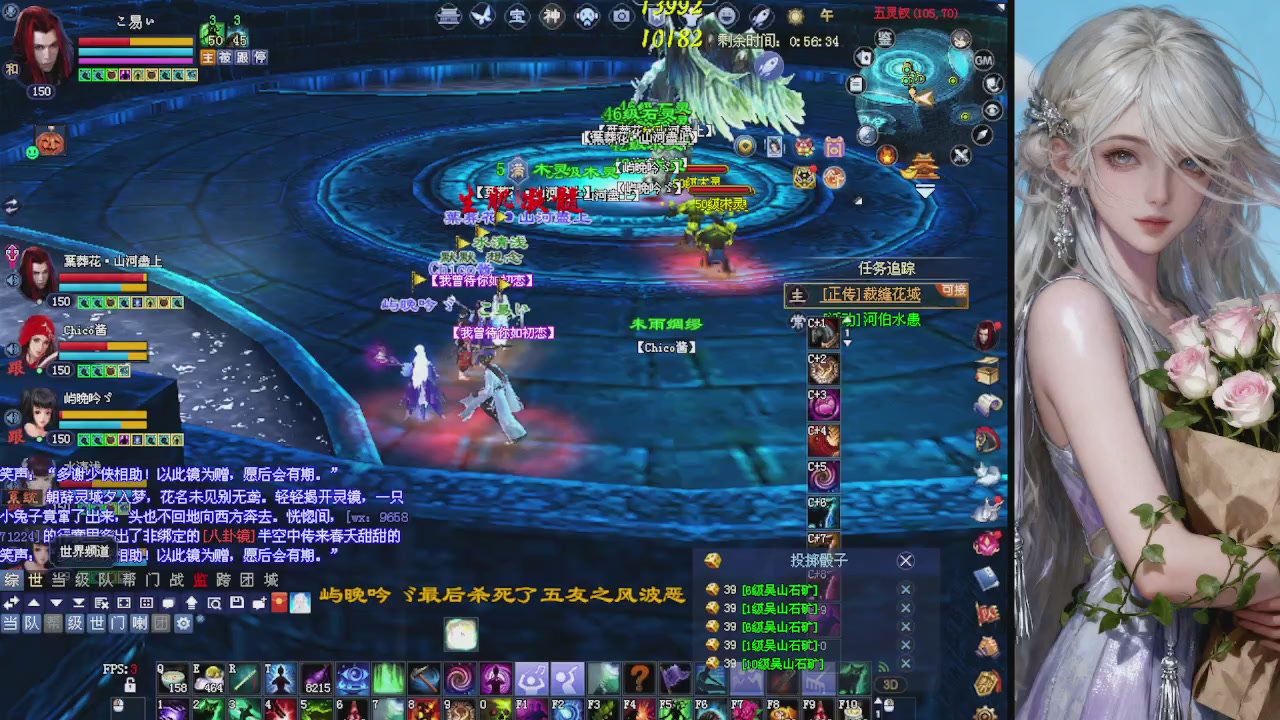
Task: Click the down chevron in chat toolbar
Action: (x=56, y=602)
